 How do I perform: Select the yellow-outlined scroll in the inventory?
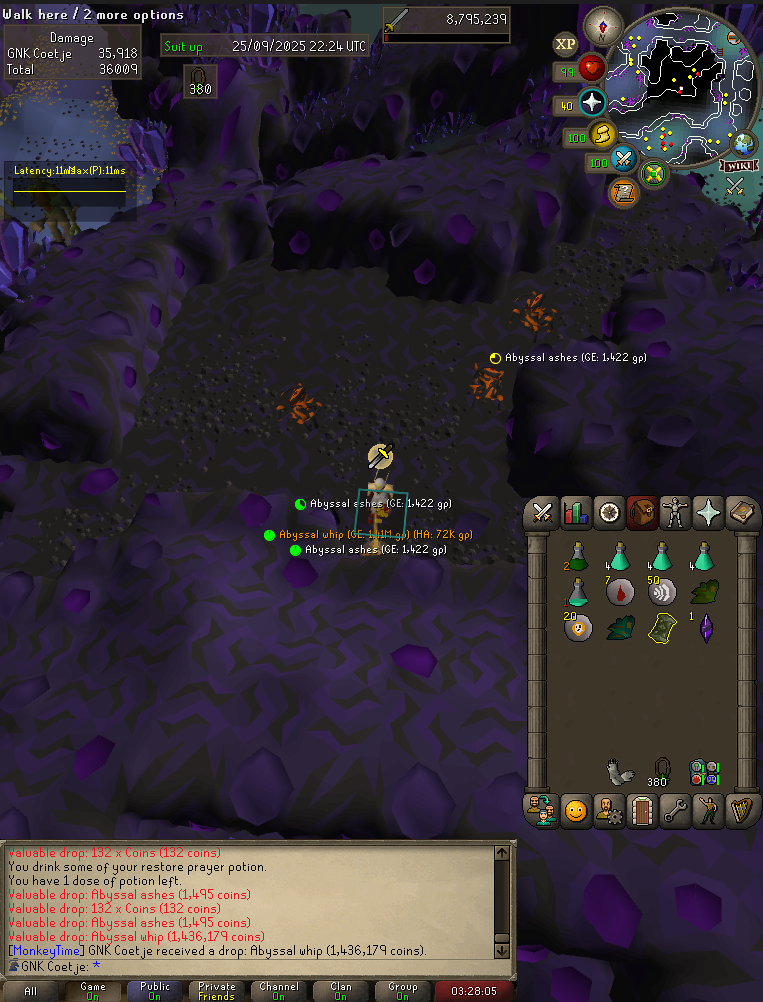click(x=661, y=628)
